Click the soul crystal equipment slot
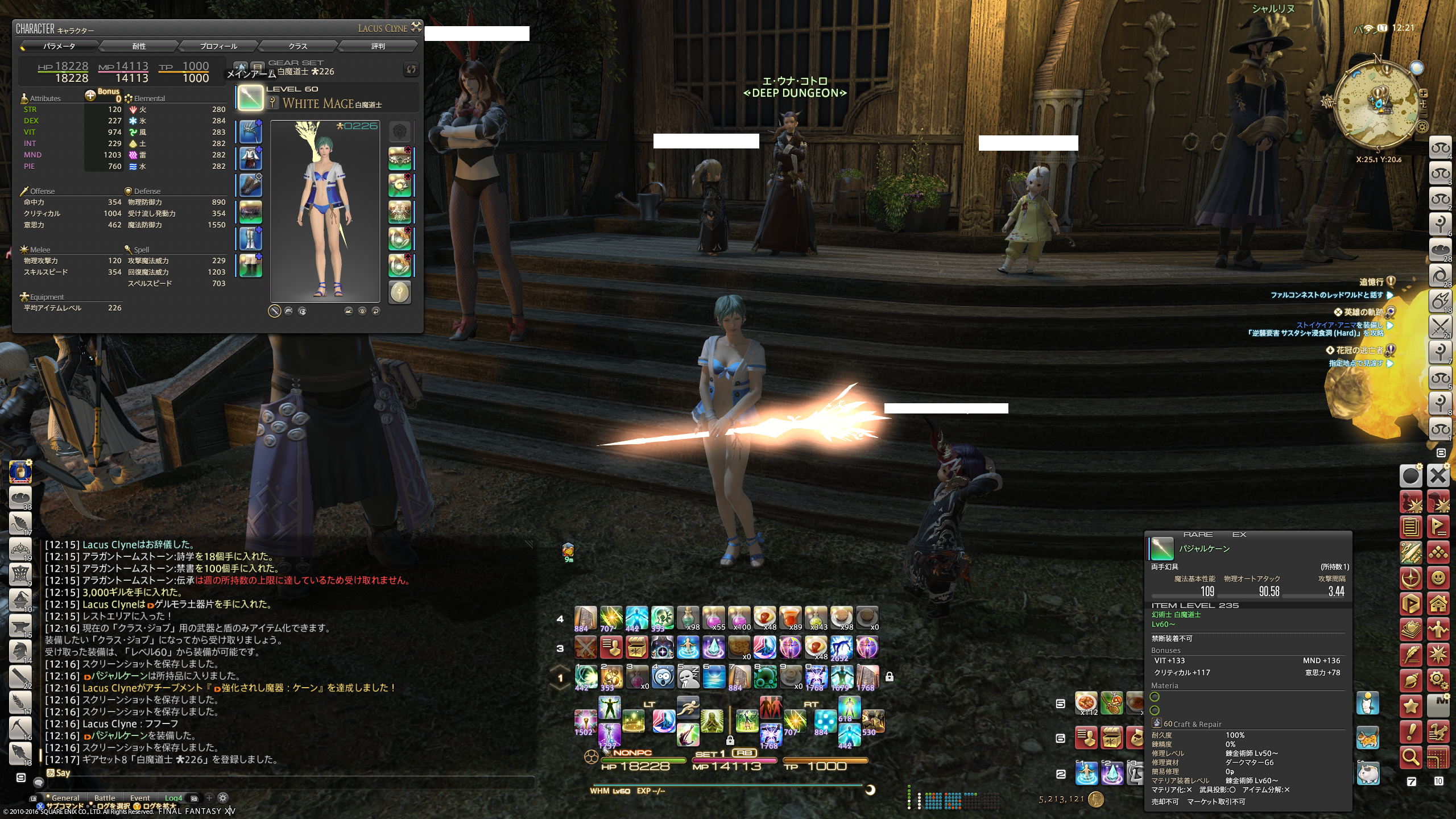This screenshot has height=819, width=1456. (x=400, y=292)
